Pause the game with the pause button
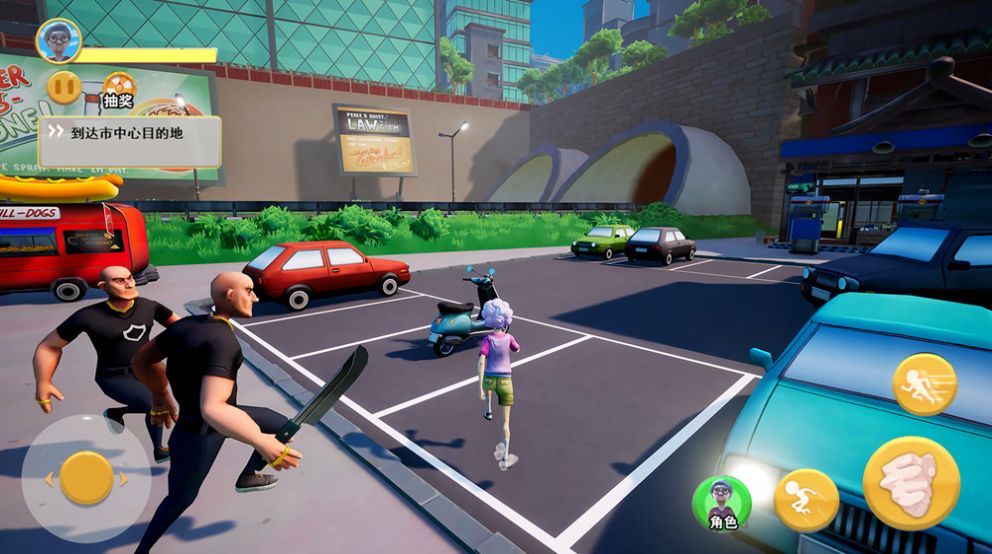This screenshot has width=992, height=554. pyautogui.click(x=64, y=87)
